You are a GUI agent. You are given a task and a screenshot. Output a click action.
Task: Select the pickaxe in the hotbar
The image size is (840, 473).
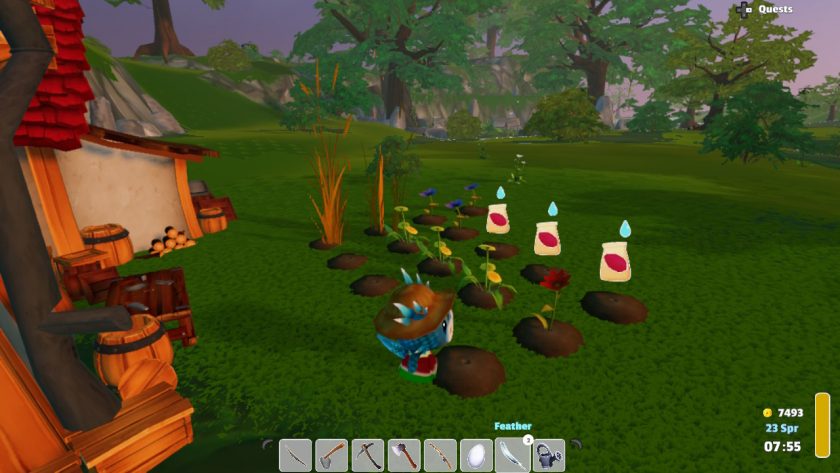(368, 455)
